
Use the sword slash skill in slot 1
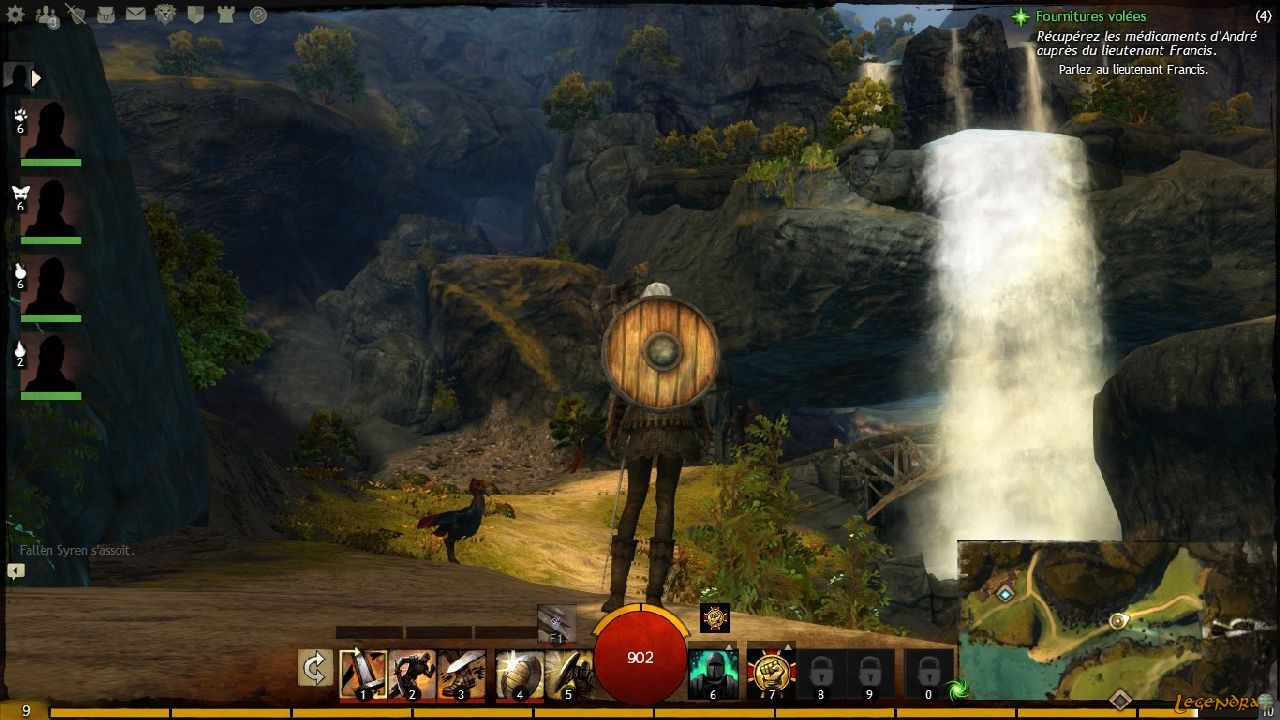click(x=363, y=673)
